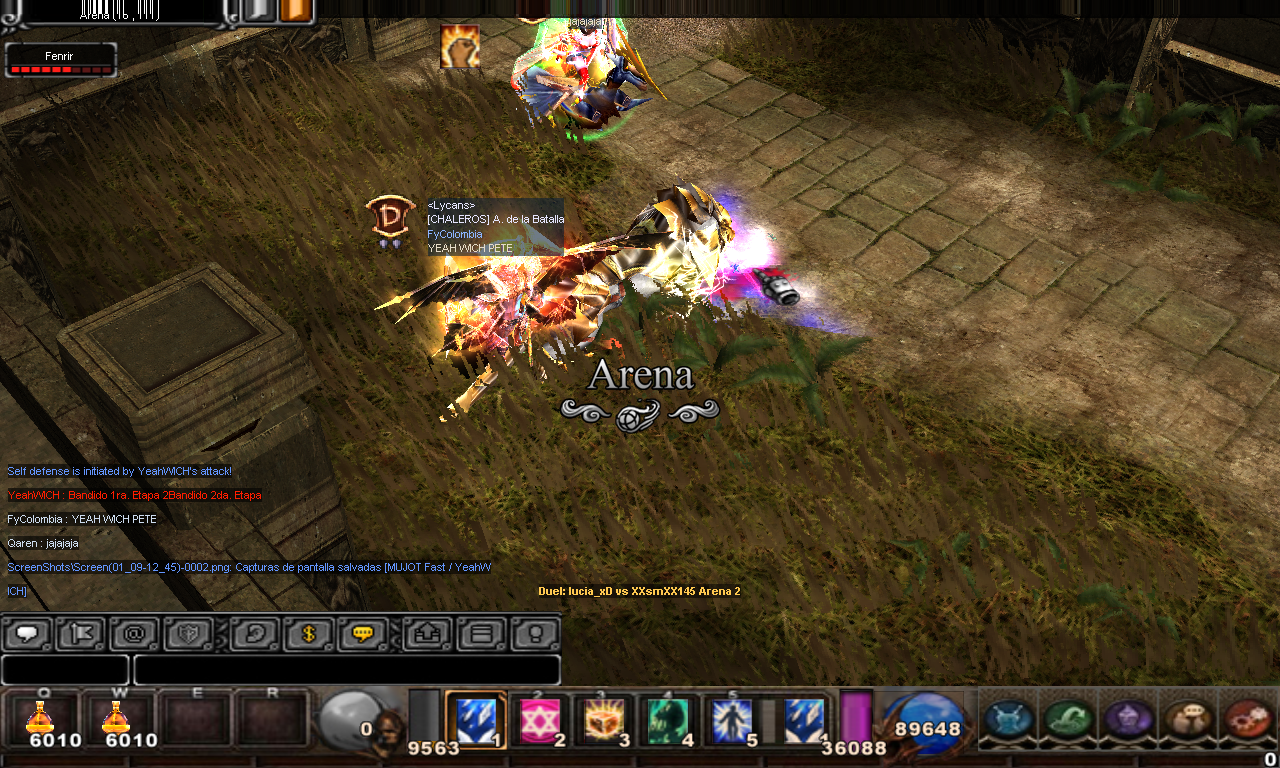Select the glowing figure buff skill 5

pyautogui.click(x=732, y=719)
